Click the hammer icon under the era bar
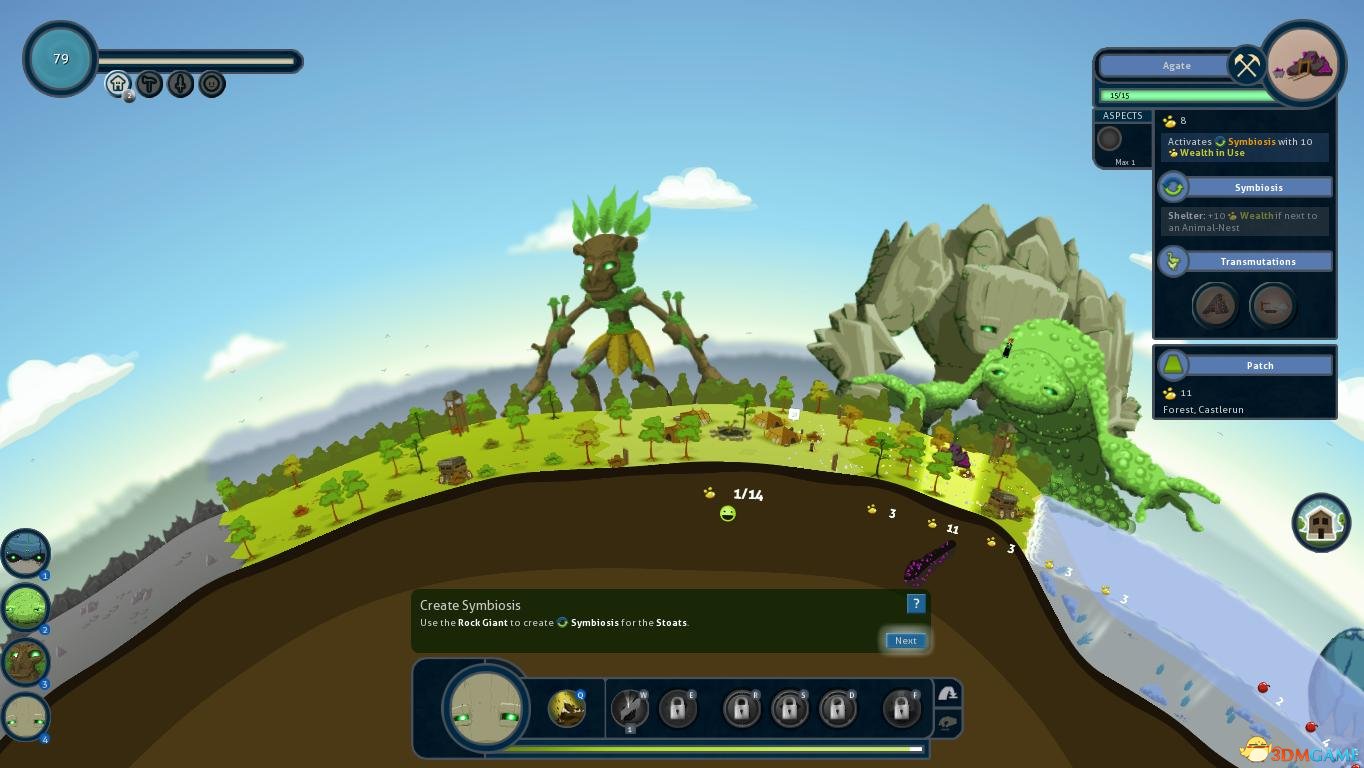Viewport: 1364px width, 768px height. pos(149,83)
